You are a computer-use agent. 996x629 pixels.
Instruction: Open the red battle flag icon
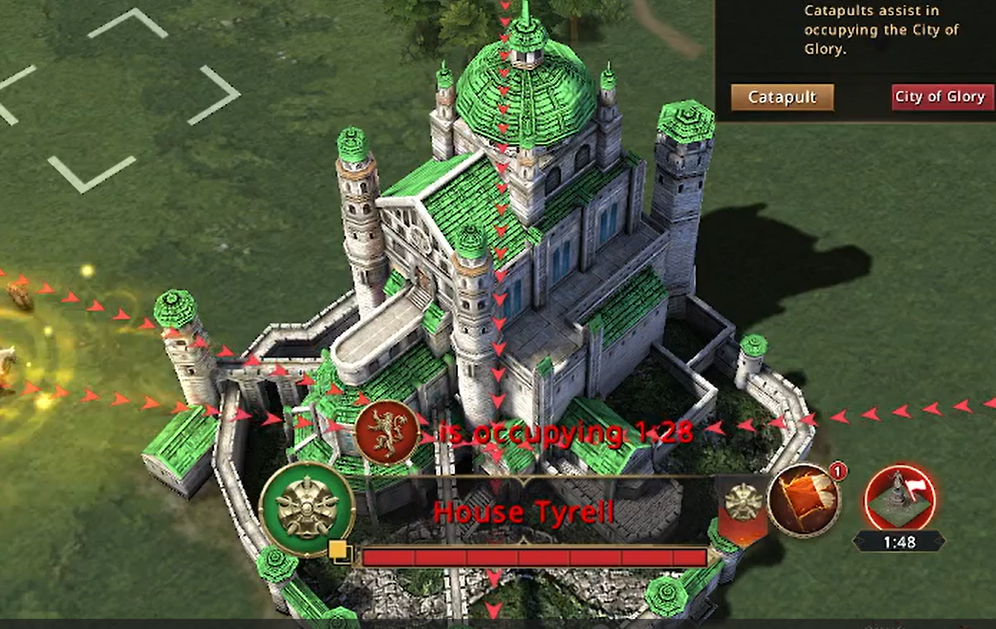click(x=802, y=499)
